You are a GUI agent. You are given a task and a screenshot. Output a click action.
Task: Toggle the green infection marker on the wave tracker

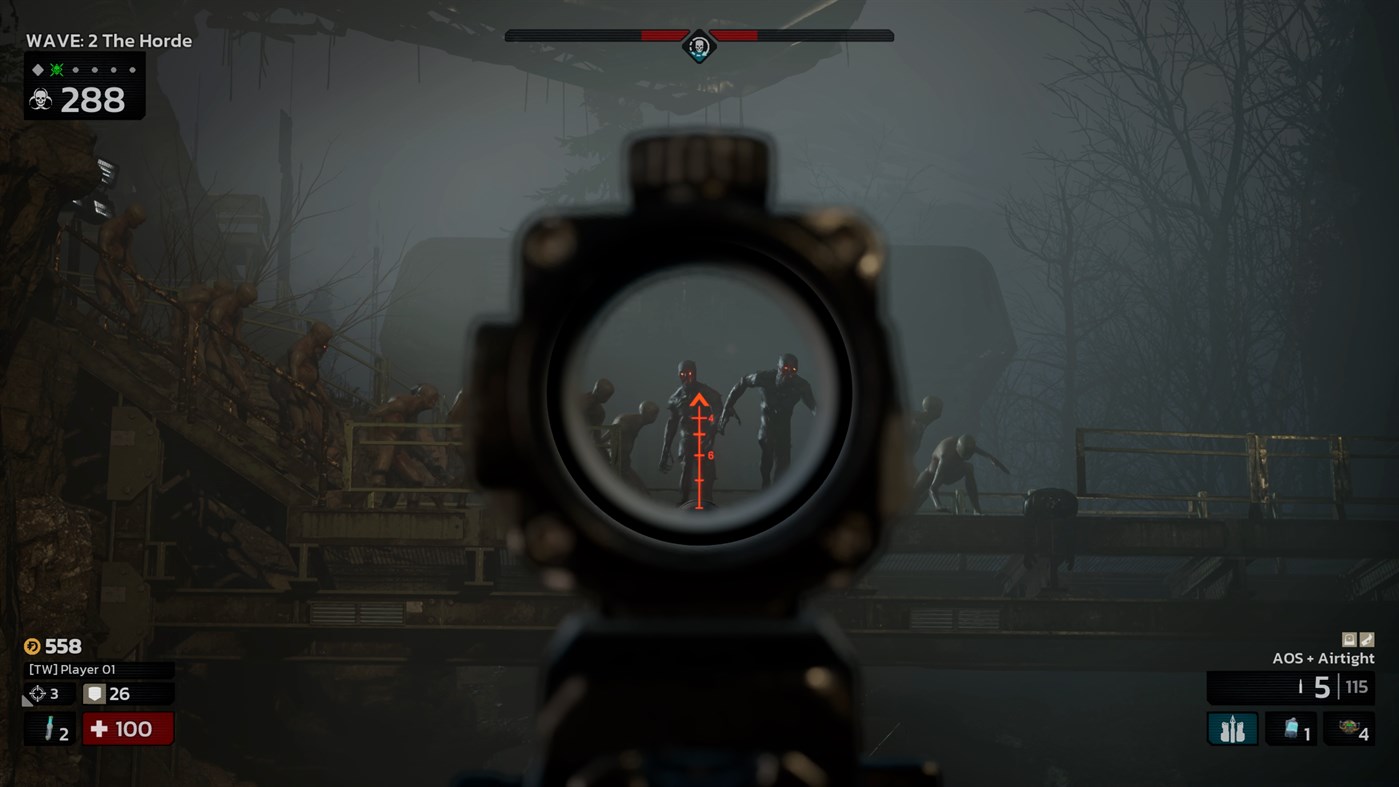click(56, 70)
